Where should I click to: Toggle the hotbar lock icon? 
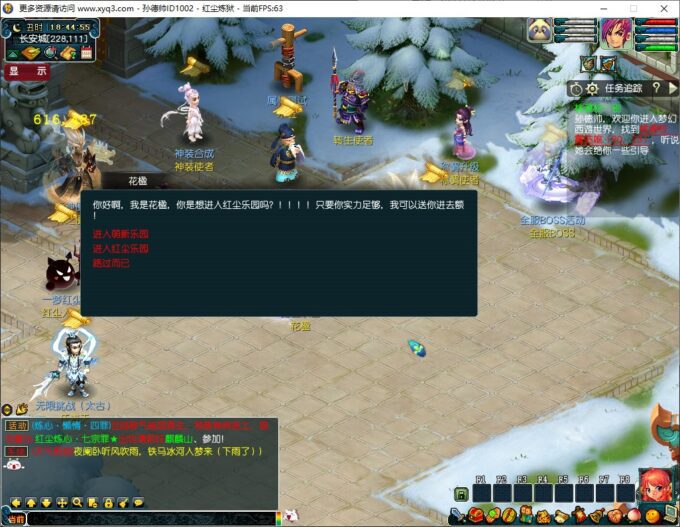point(461,493)
